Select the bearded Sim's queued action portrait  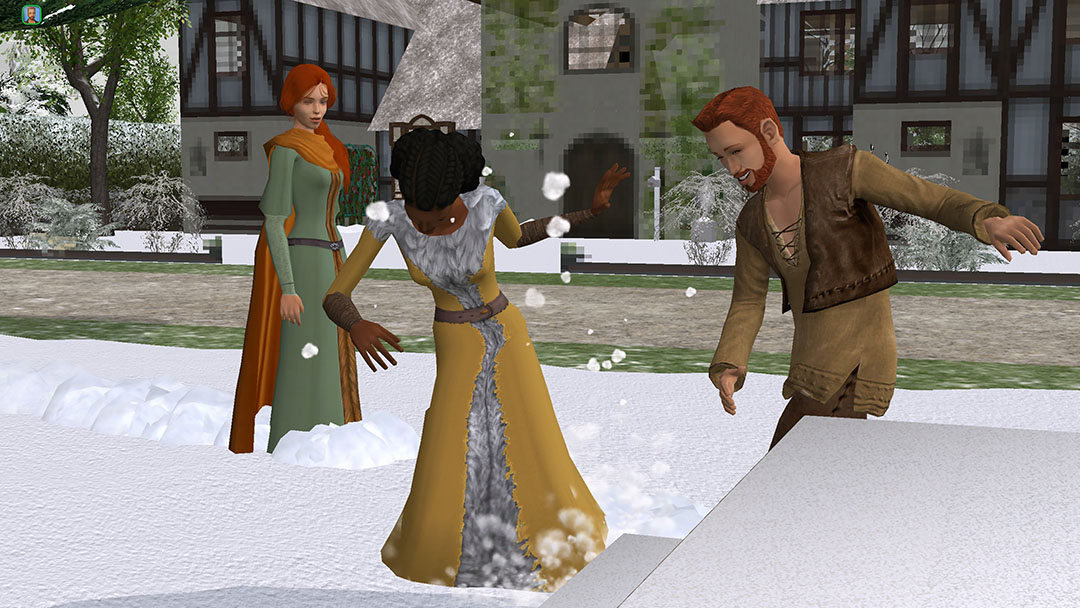pos(31,14)
